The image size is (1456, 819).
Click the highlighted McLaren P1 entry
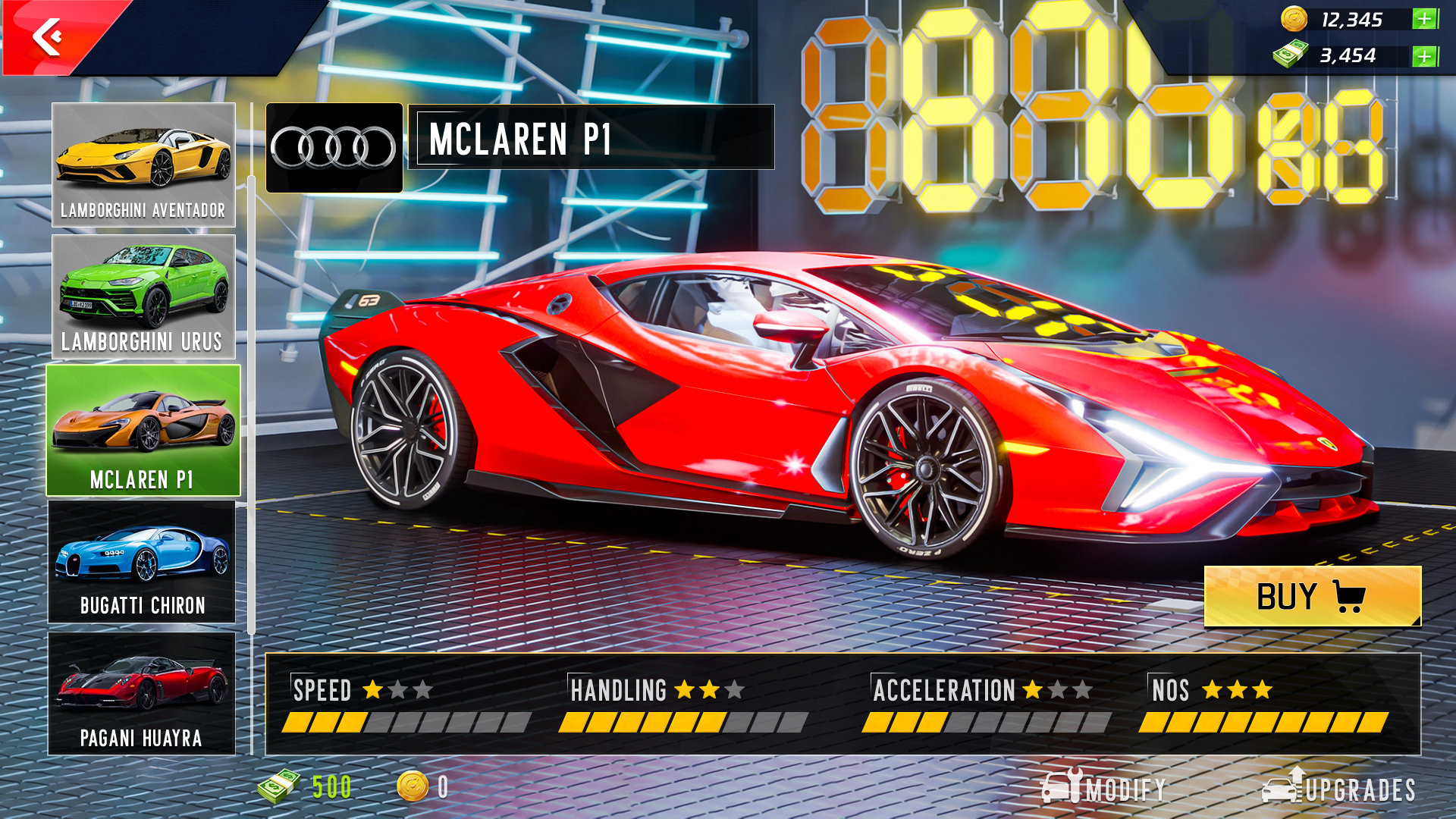tap(143, 428)
